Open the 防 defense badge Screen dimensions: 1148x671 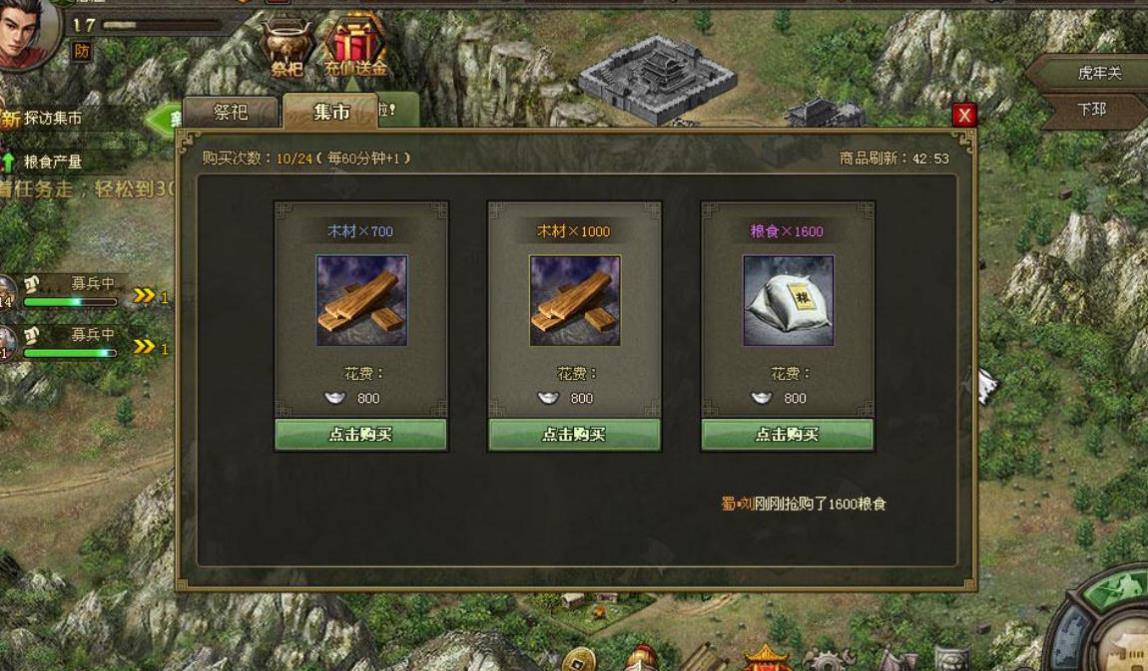point(81,49)
